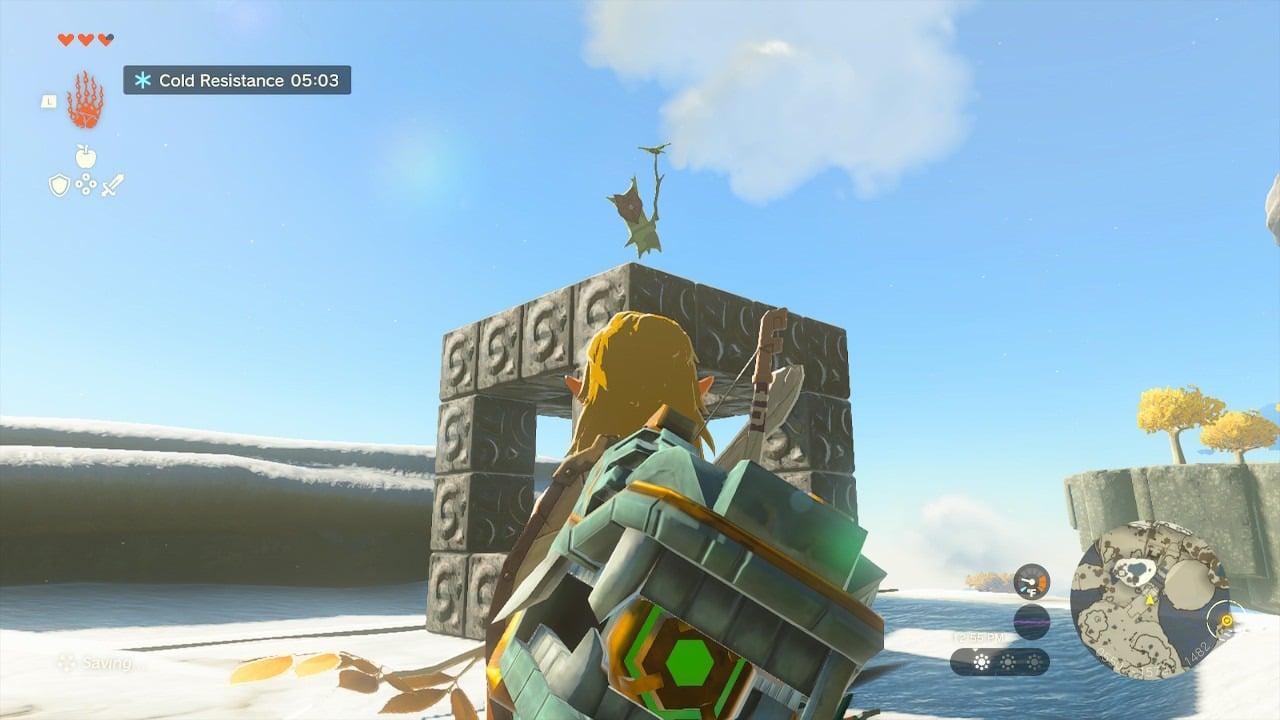Screen dimensions: 1280x720
Task: Open the weather forecast sun panel
Action: coord(999,662)
